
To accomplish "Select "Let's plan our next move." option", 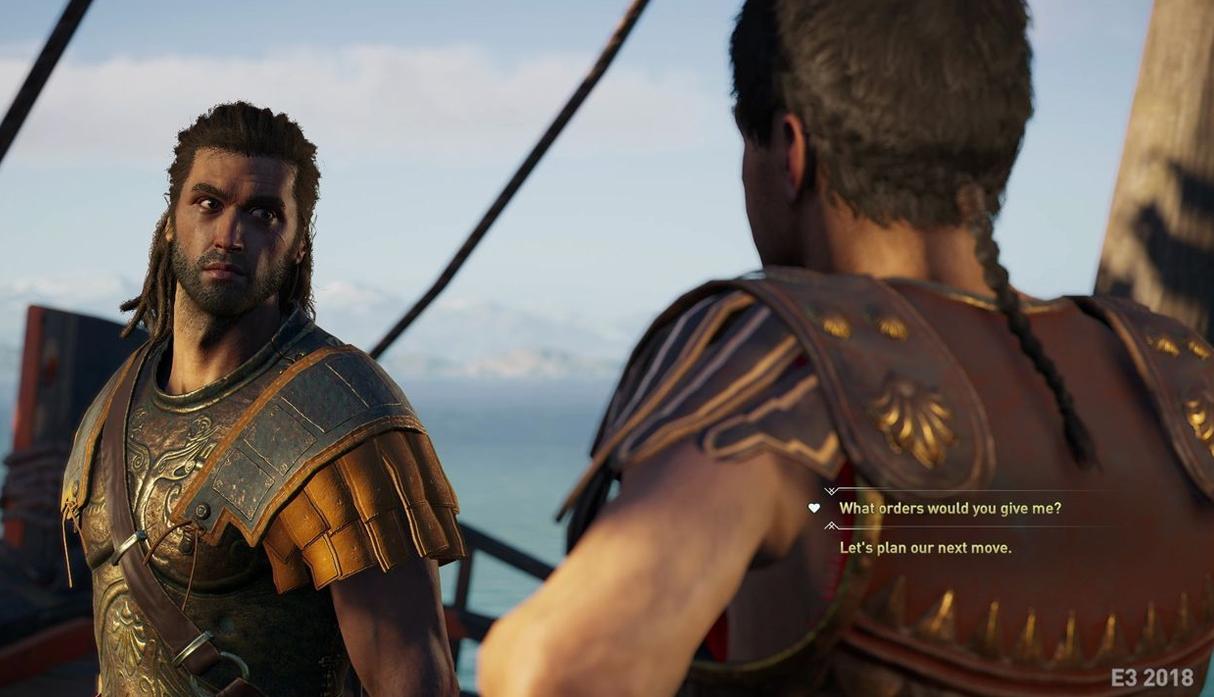I will [925, 548].
